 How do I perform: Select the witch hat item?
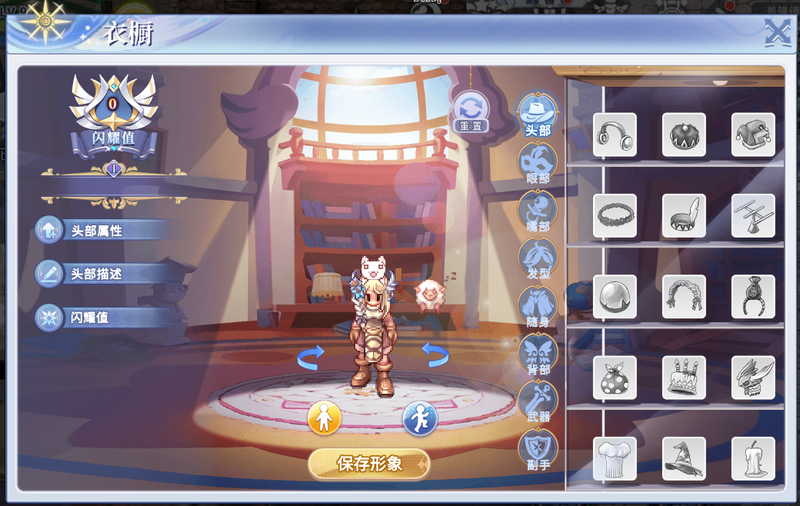[684, 459]
